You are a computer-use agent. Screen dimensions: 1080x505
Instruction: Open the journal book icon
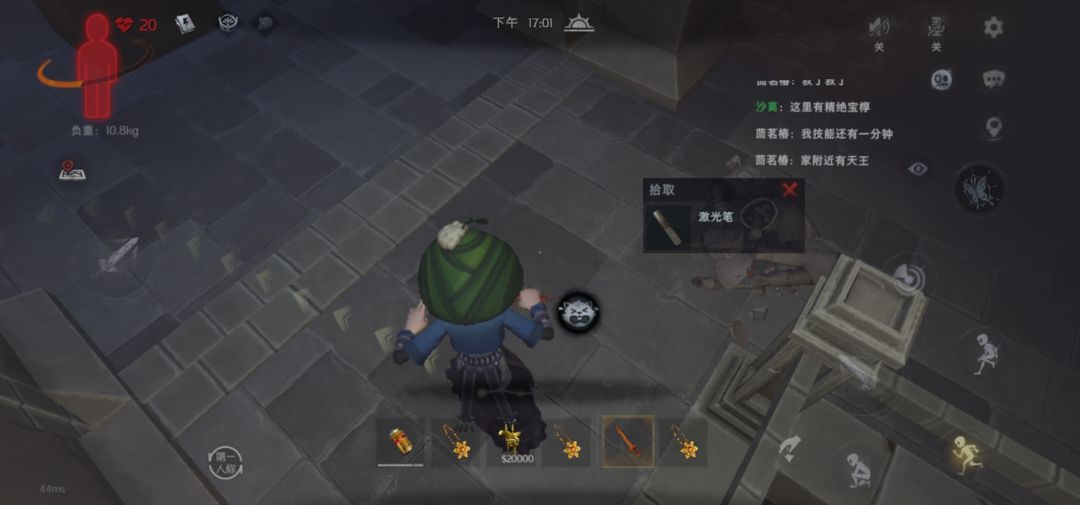(185, 25)
